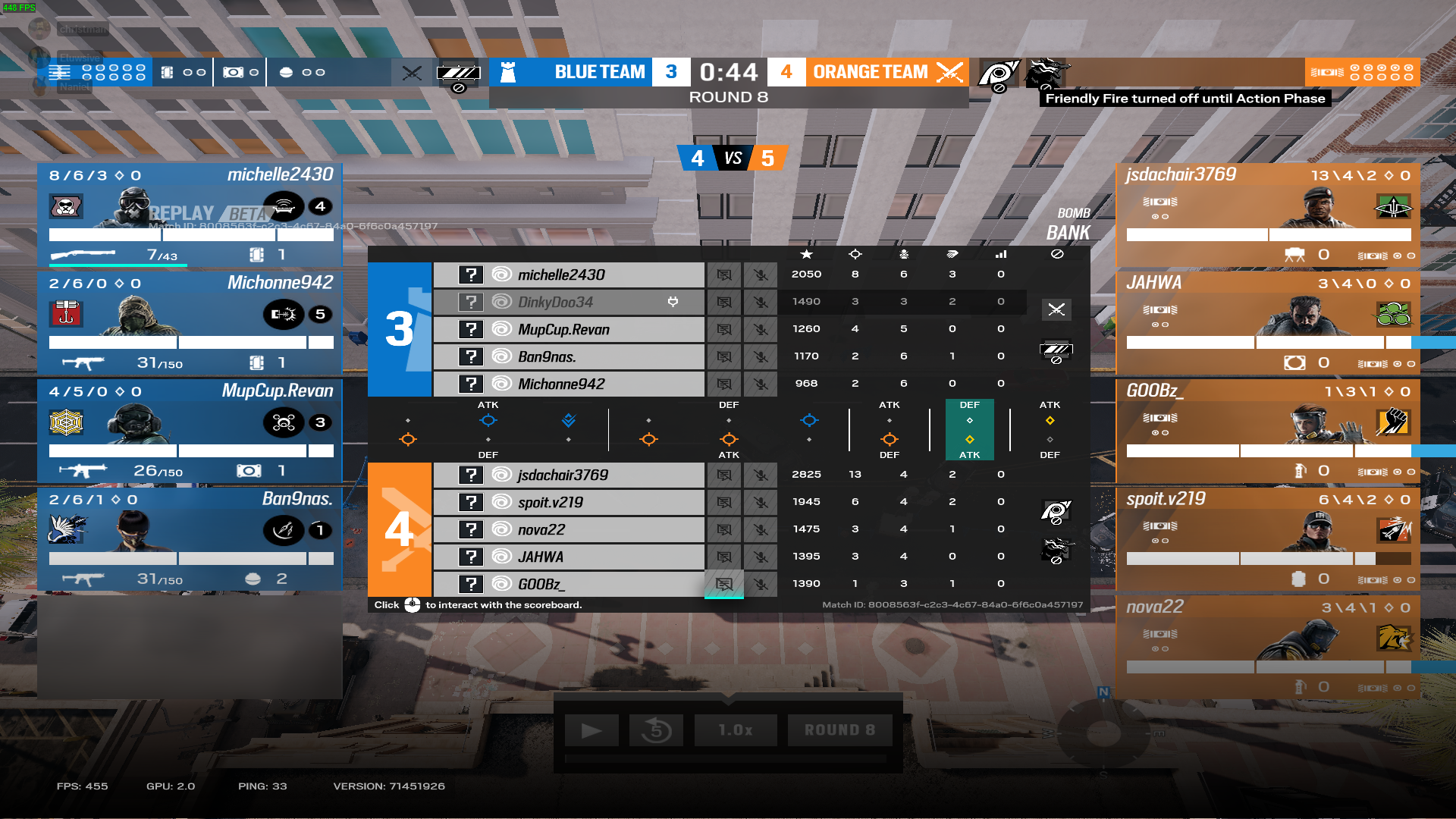Click the question mark rank icon beside jsdachair3769
This screenshot has width=1456, height=819.
(x=472, y=474)
